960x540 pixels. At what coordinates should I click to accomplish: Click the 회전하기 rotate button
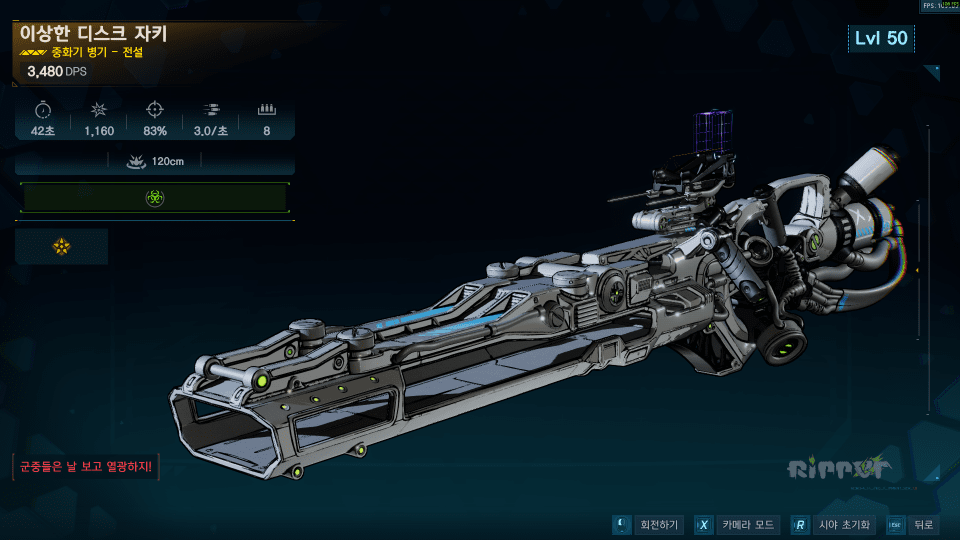tap(649, 525)
